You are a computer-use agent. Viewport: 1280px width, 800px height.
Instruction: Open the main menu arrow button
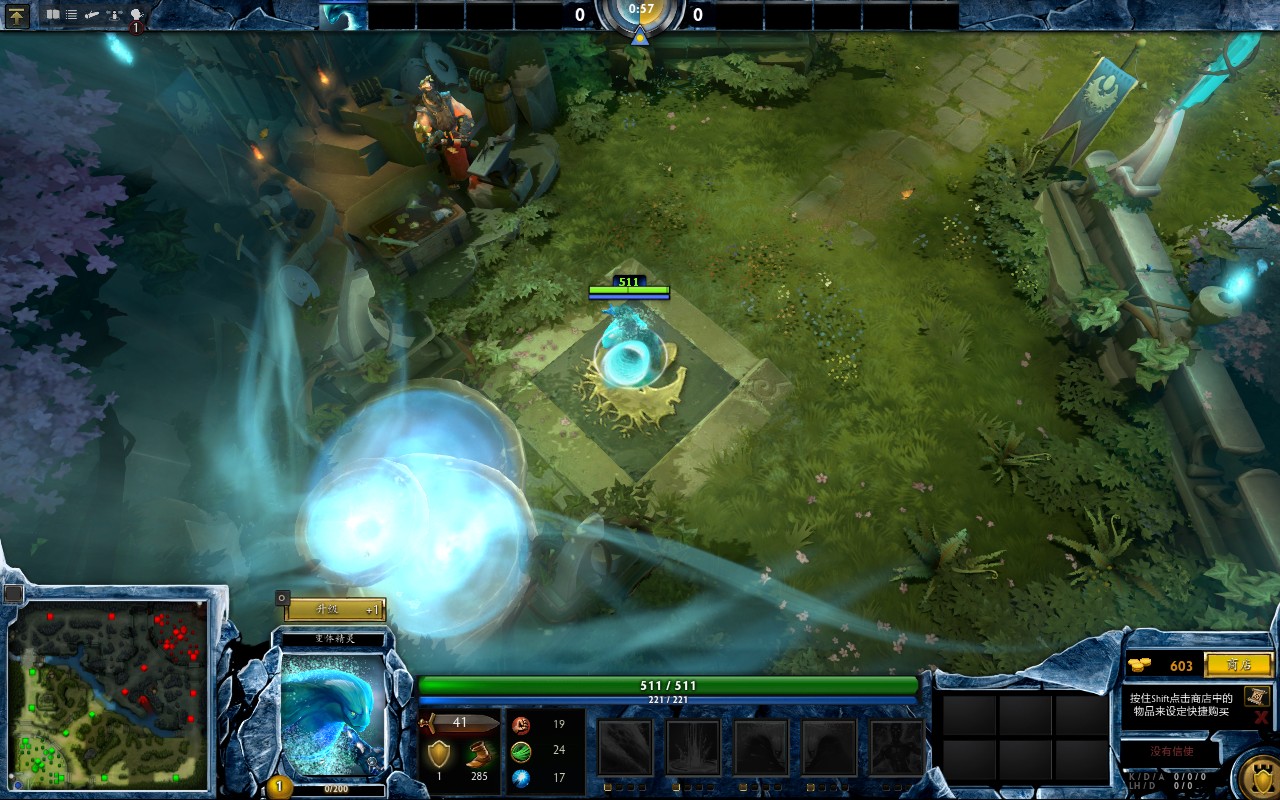pos(17,15)
